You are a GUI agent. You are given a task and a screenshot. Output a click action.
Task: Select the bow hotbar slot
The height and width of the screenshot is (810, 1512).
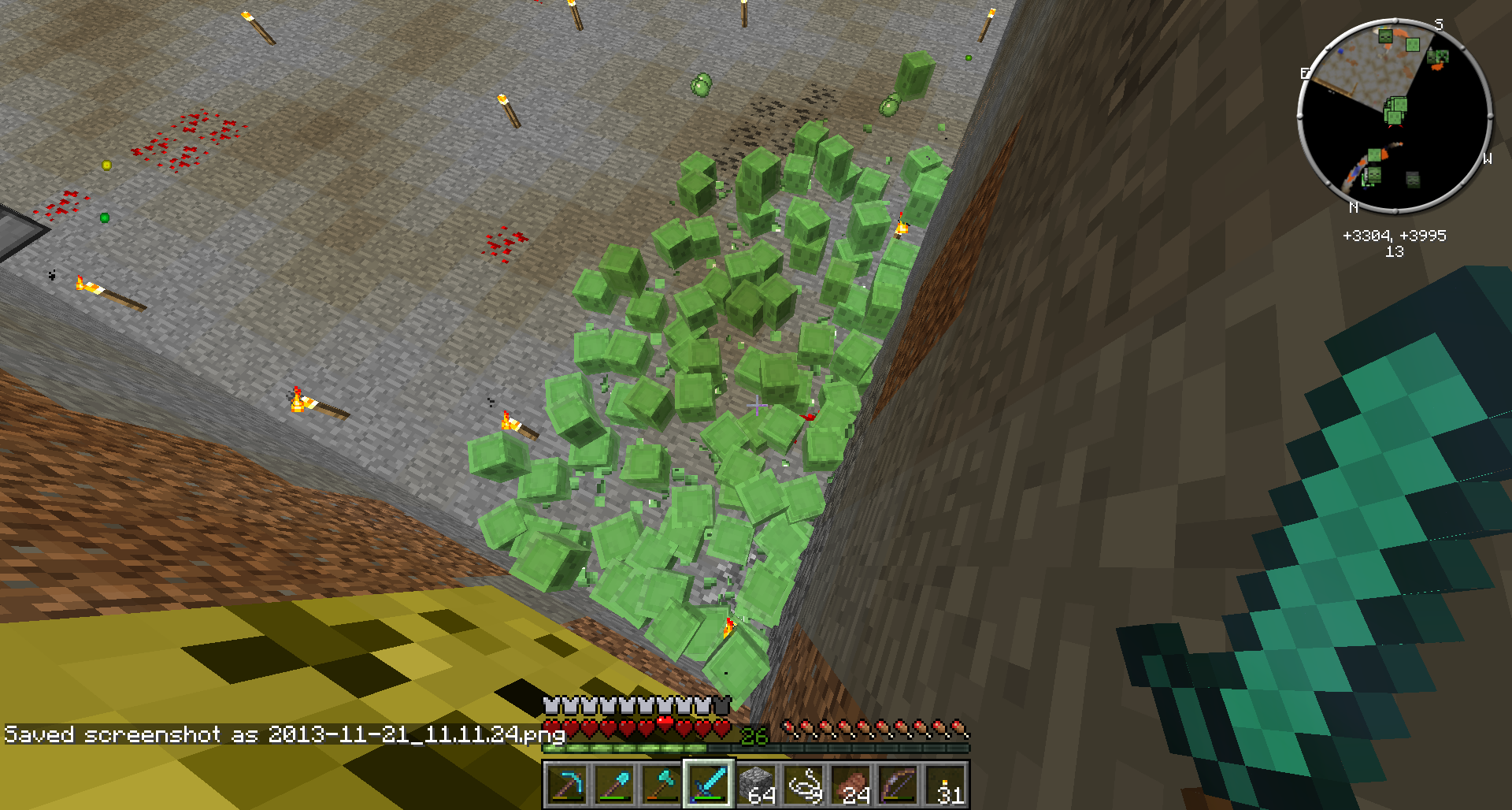point(899,785)
